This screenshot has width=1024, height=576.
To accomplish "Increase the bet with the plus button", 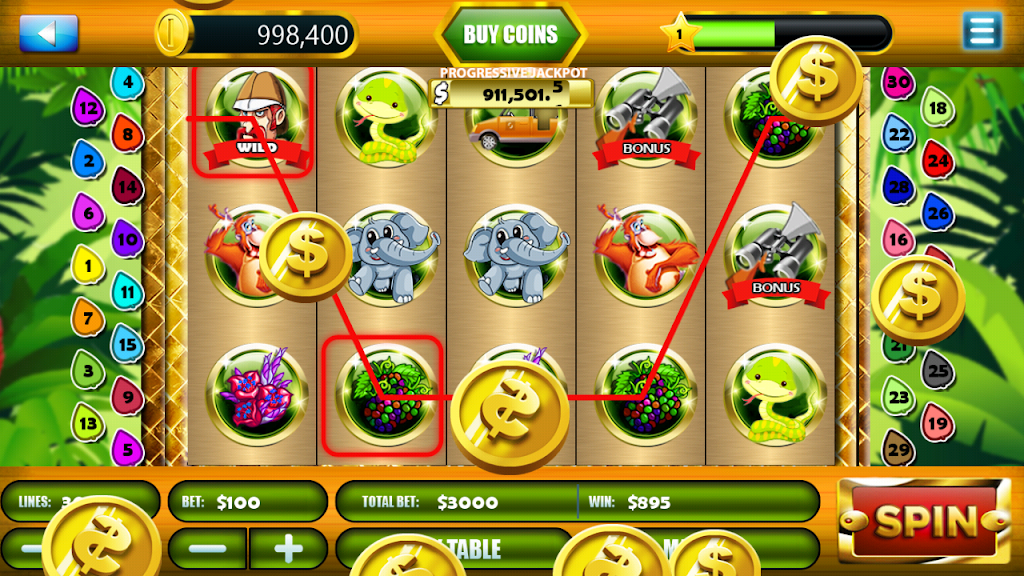I will pos(288,548).
